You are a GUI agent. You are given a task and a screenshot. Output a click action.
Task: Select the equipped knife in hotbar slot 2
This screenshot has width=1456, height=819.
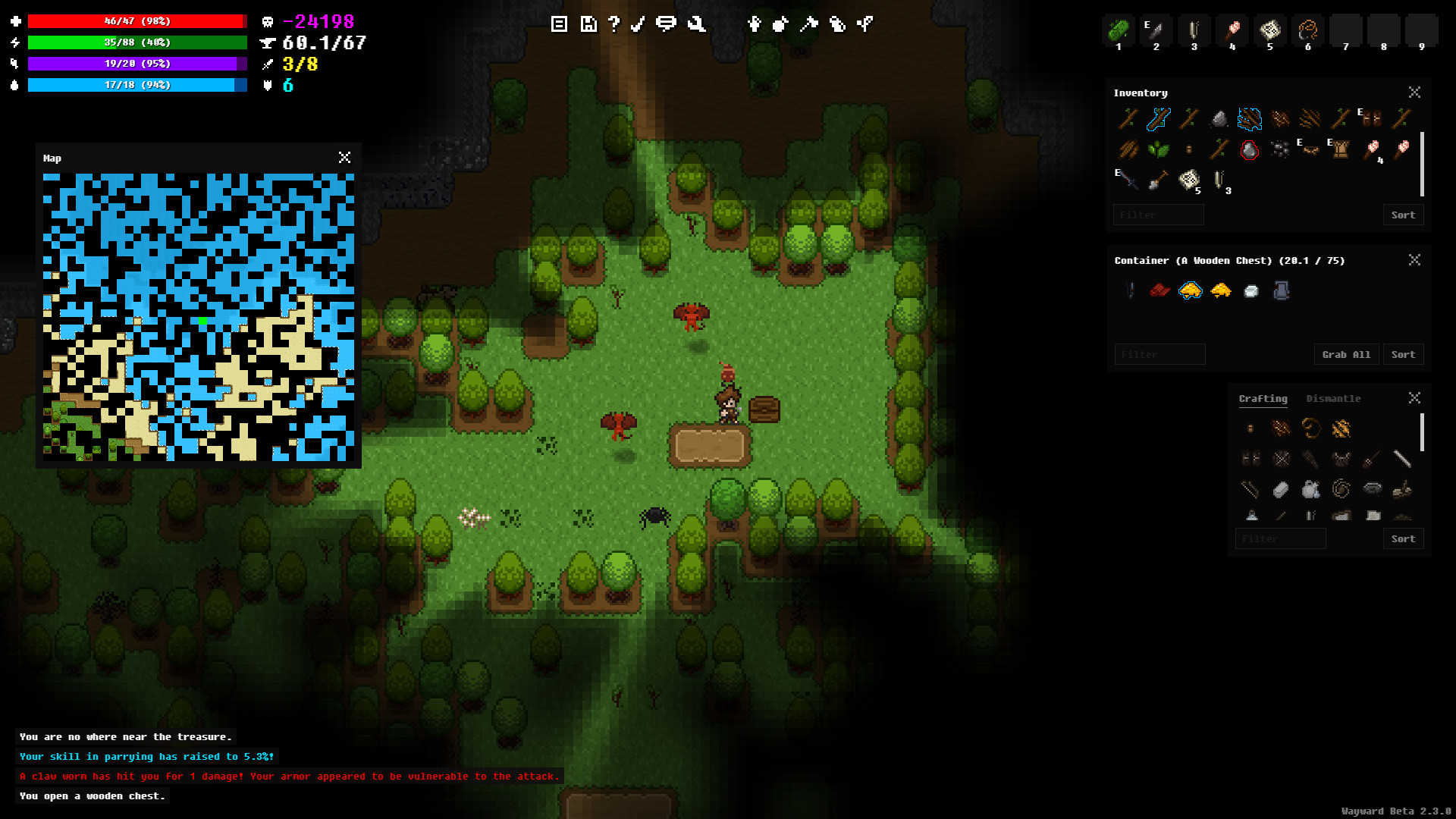(1156, 29)
